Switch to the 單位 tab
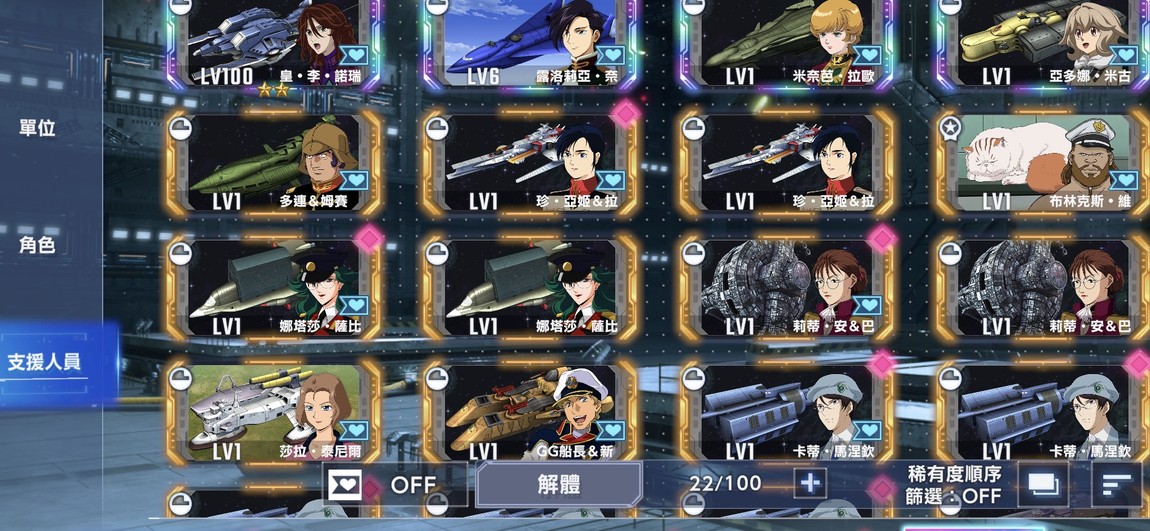The width and height of the screenshot is (1150, 531). pos(38,128)
